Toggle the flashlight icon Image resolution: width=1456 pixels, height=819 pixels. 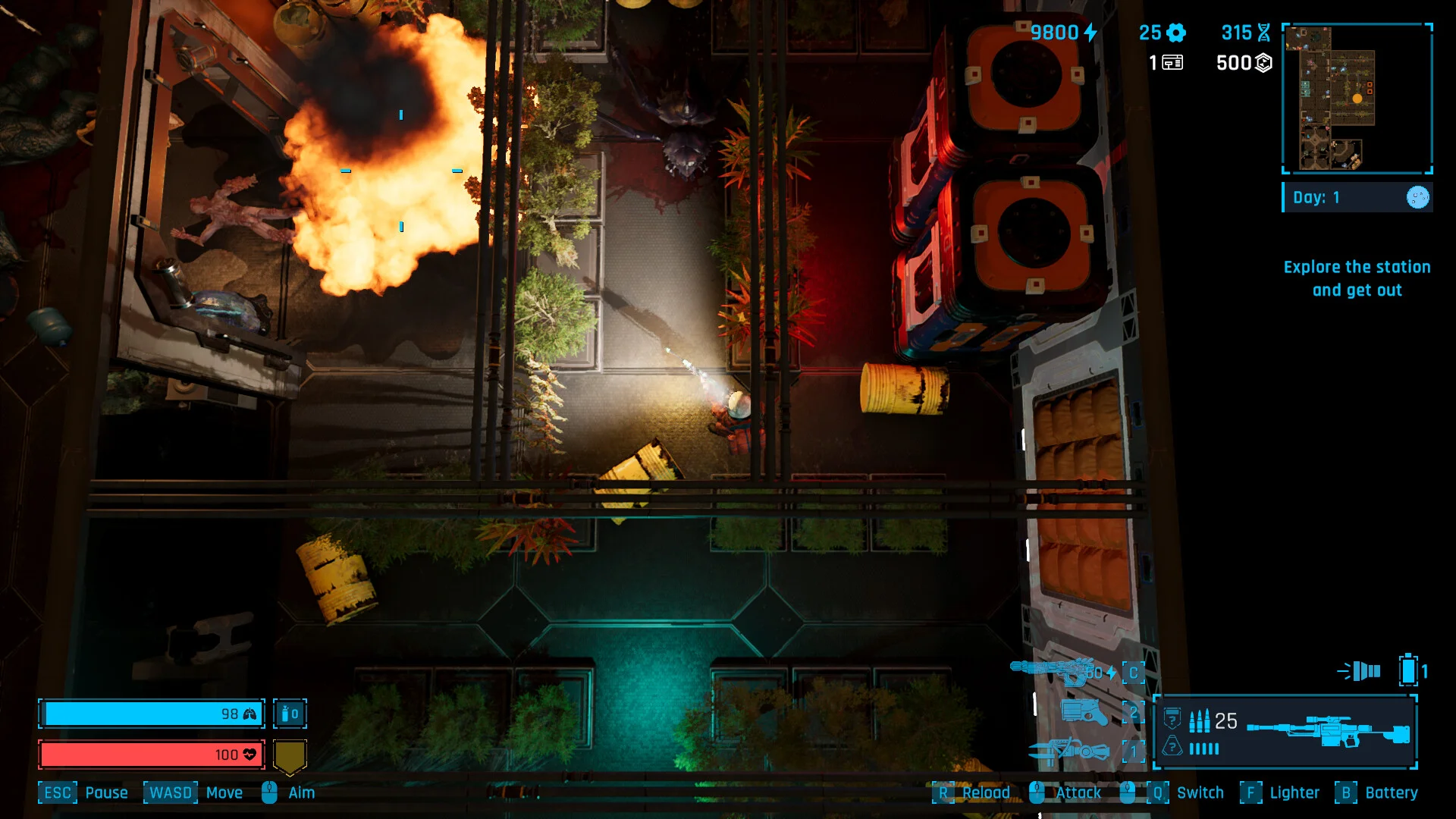point(1360,671)
